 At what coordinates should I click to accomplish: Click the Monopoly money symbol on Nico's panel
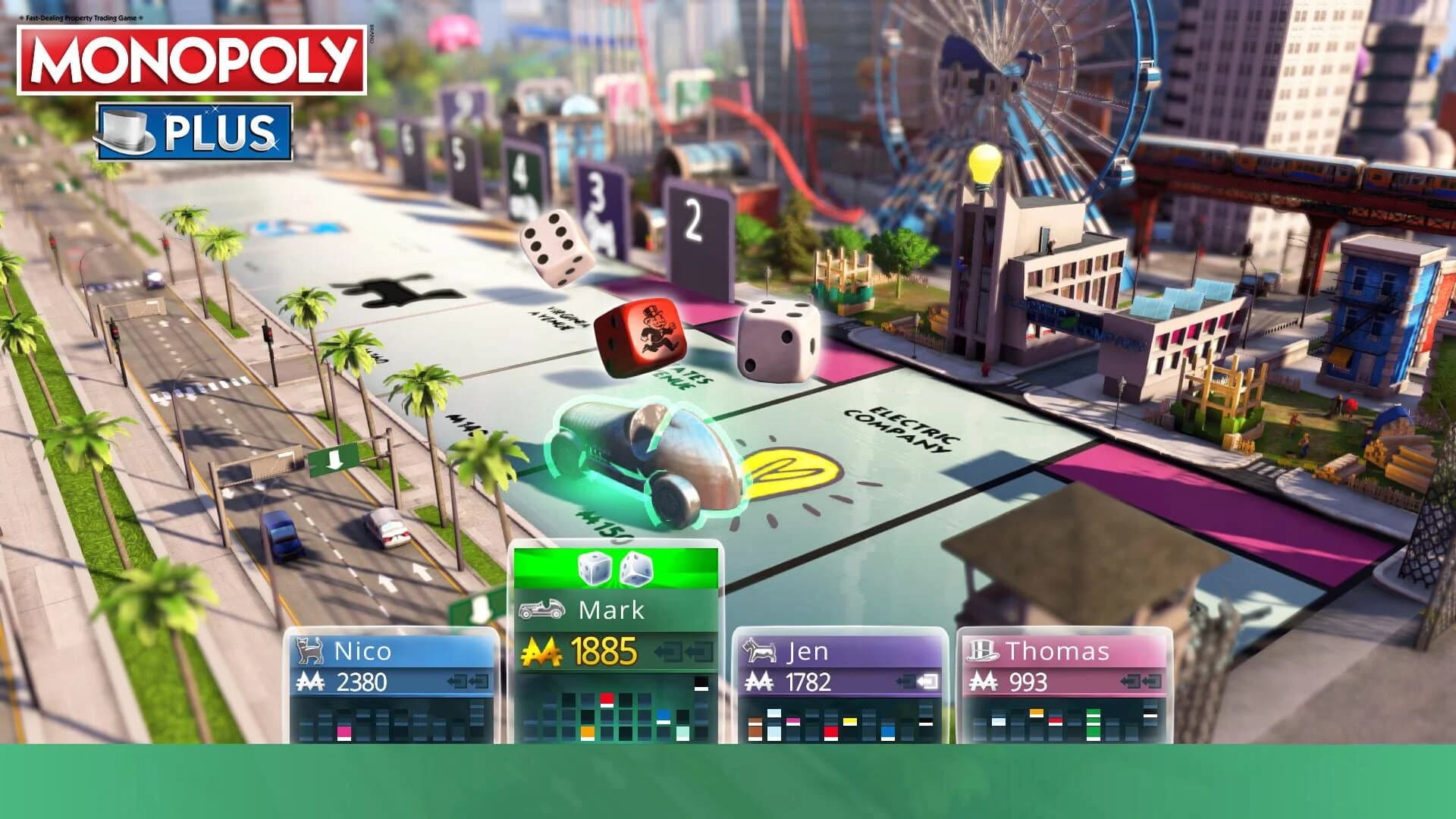(x=309, y=682)
